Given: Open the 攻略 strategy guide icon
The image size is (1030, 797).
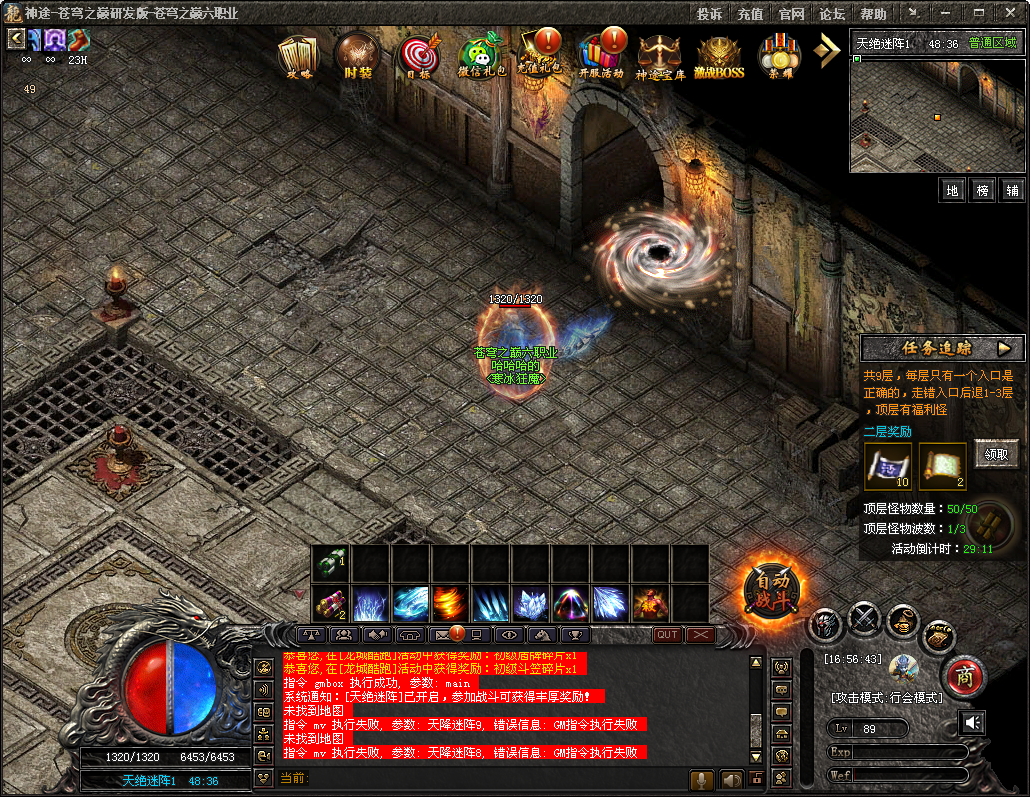Looking at the screenshot, I should [297, 55].
